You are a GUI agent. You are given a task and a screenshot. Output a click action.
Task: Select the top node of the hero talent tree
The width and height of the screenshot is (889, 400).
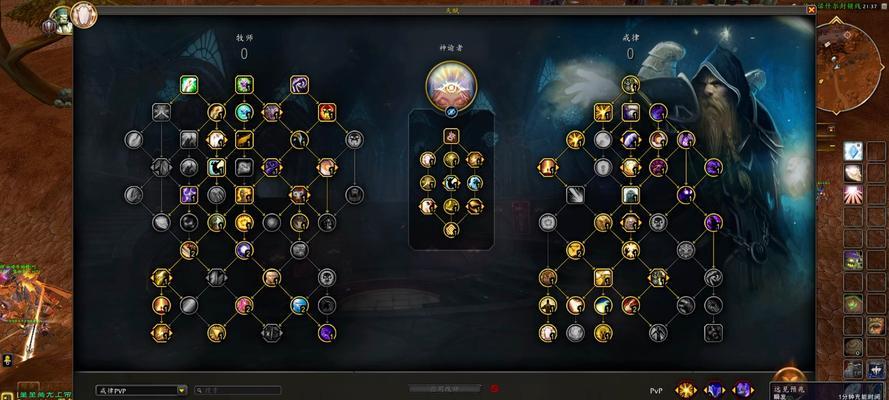(450, 133)
